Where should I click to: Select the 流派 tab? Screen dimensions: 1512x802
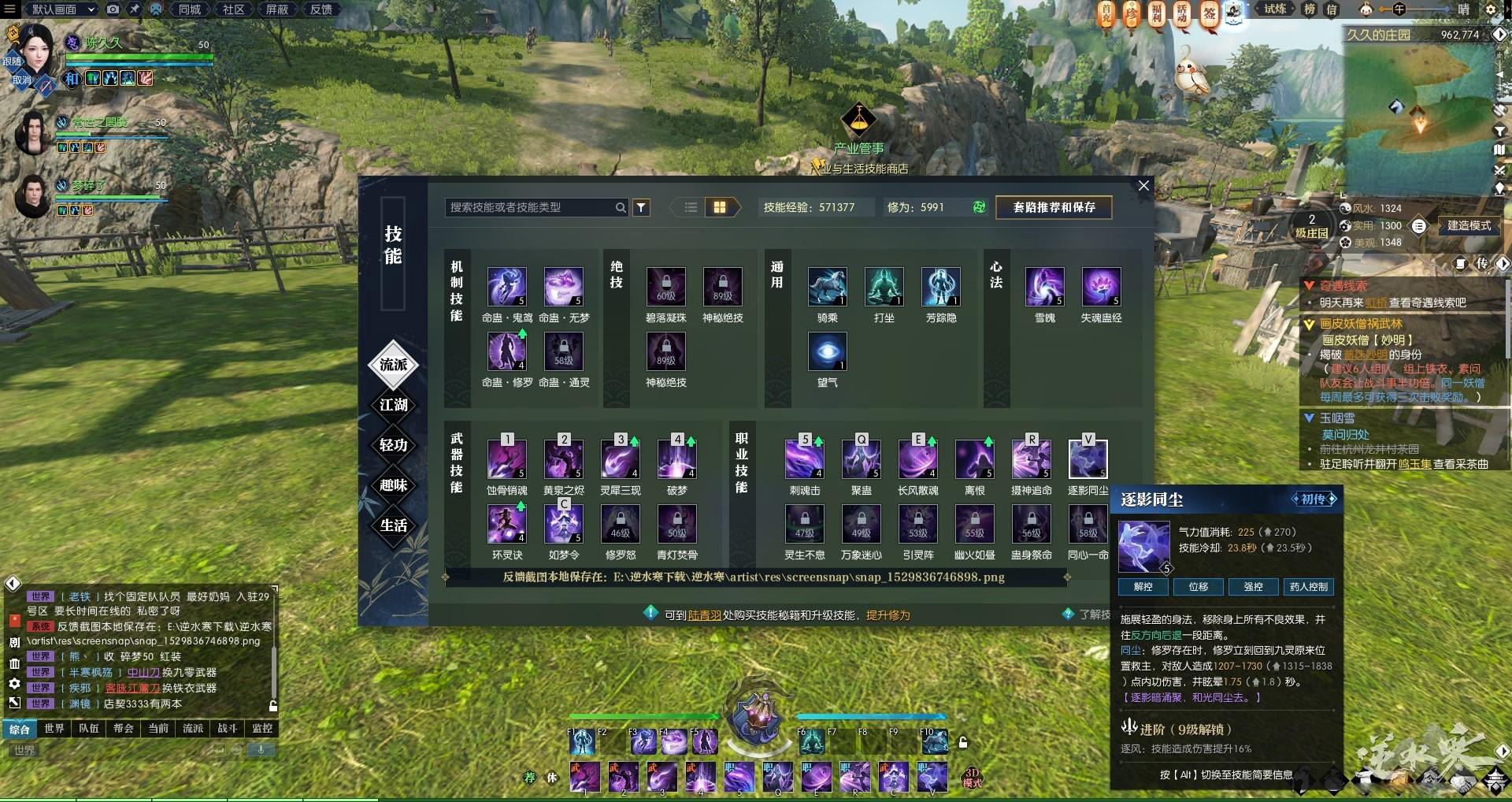point(393,364)
